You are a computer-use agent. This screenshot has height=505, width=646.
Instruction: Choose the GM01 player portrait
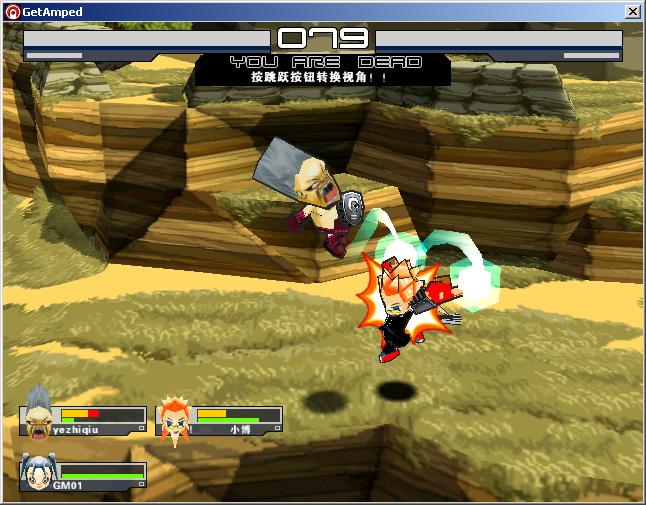click(x=36, y=472)
